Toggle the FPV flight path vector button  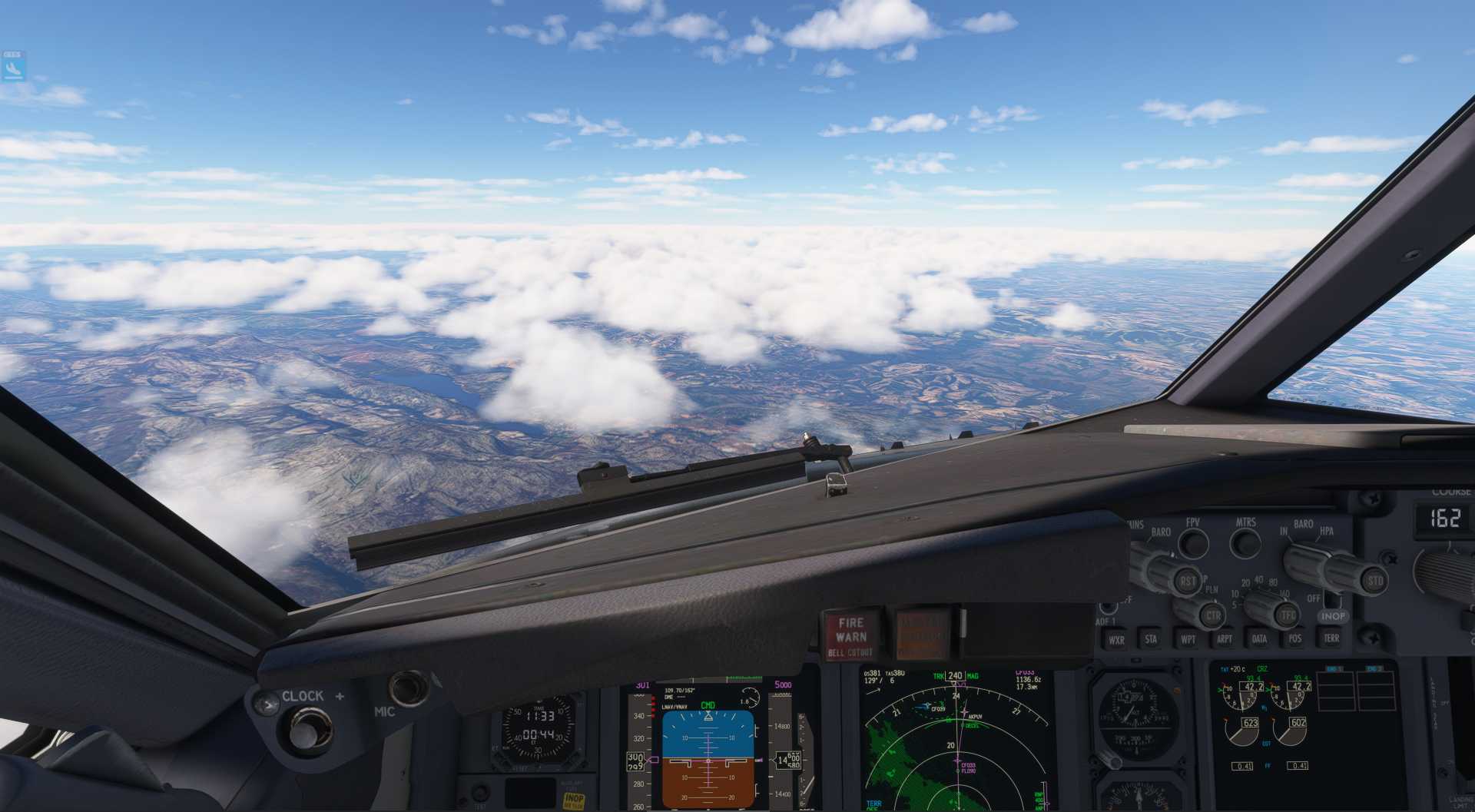coord(1193,543)
